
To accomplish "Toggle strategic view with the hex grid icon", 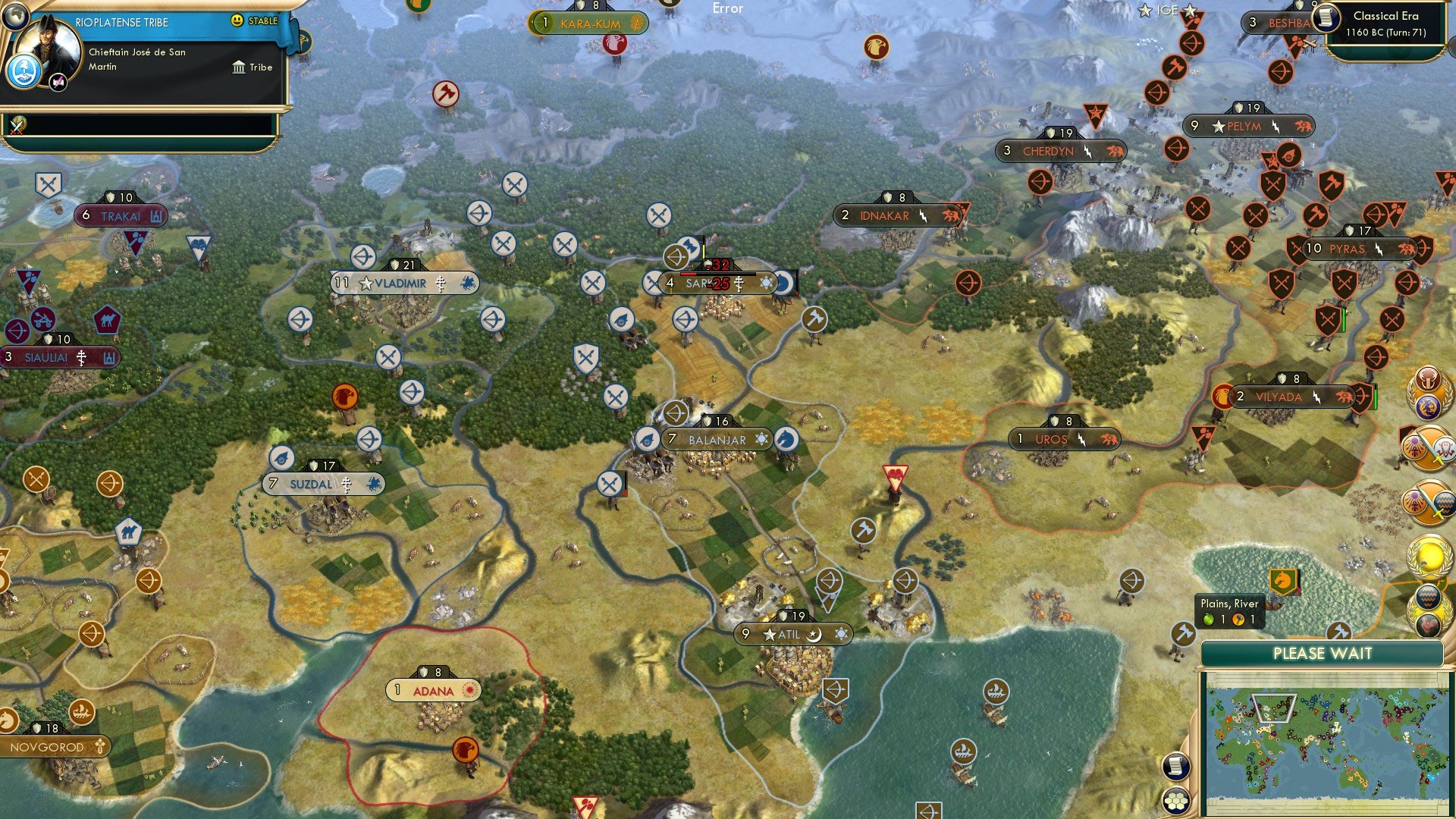I will point(1178,799).
